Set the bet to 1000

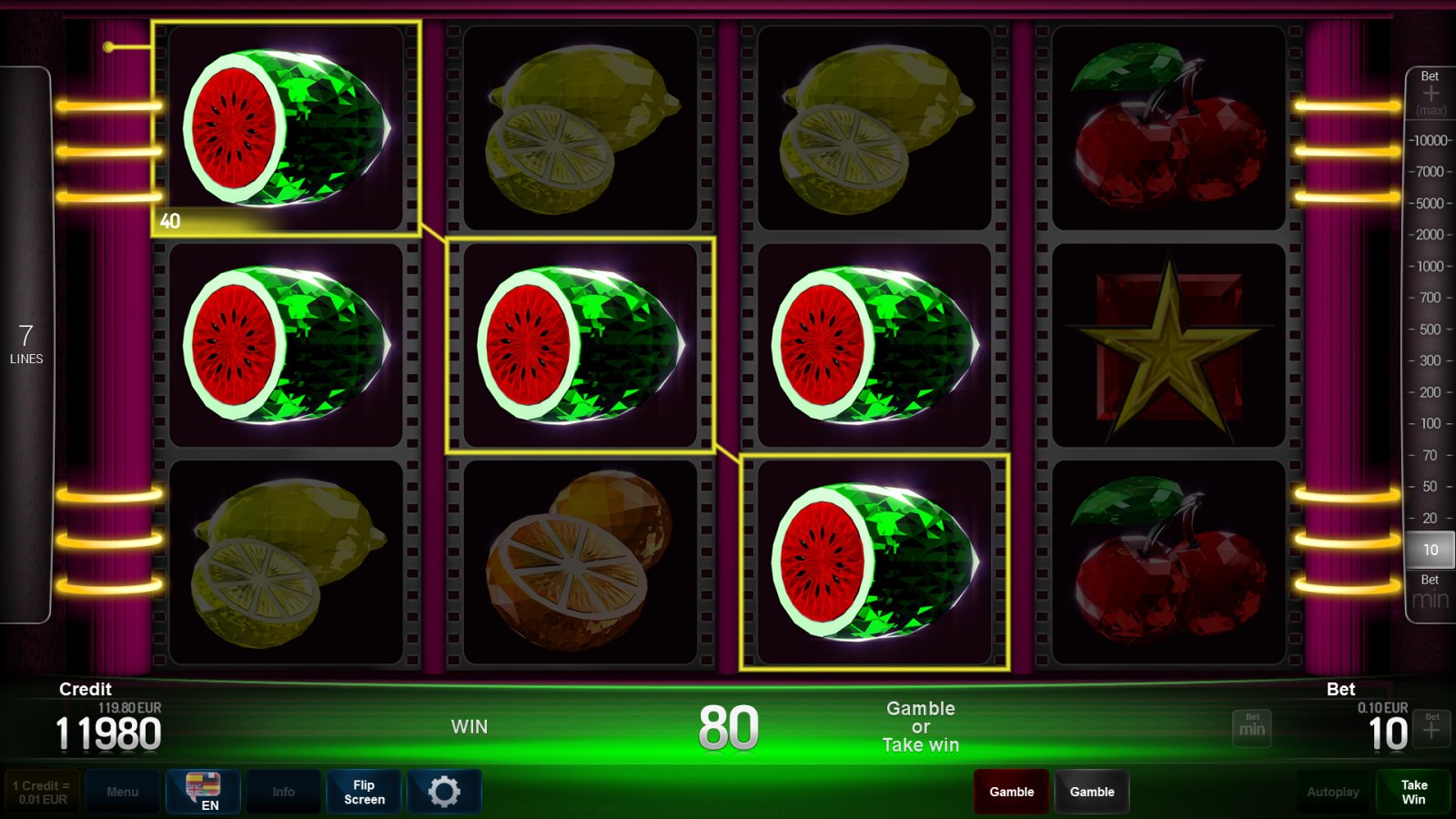coord(1431,266)
